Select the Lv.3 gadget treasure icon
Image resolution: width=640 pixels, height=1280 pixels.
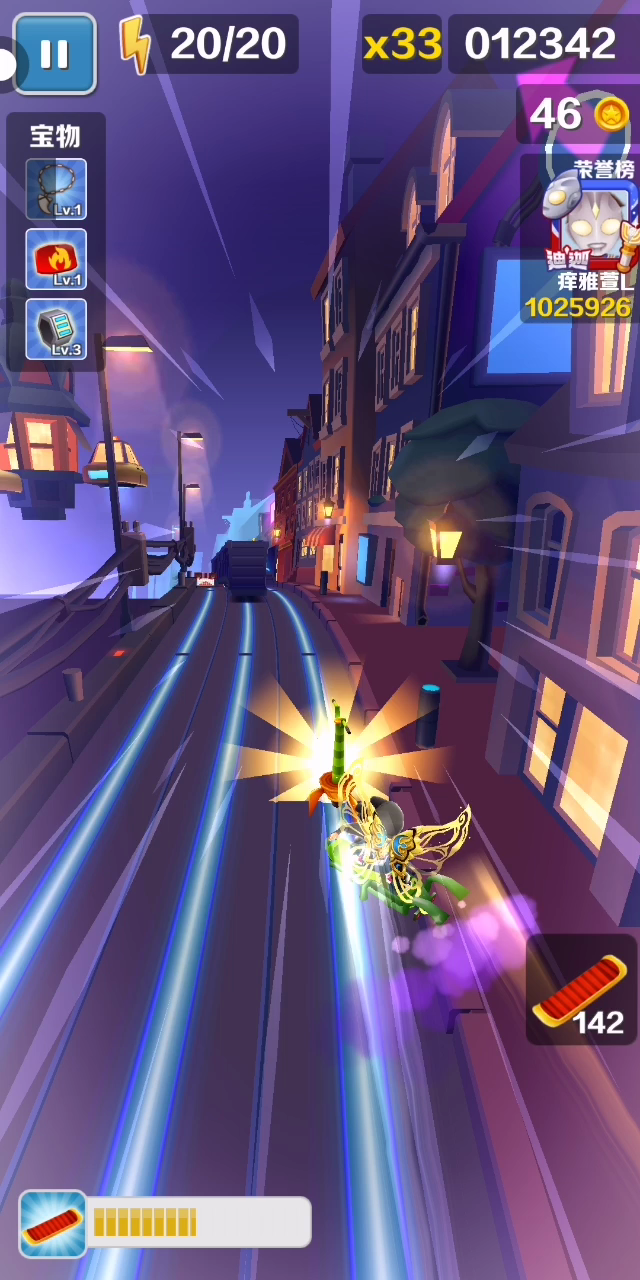[56, 329]
